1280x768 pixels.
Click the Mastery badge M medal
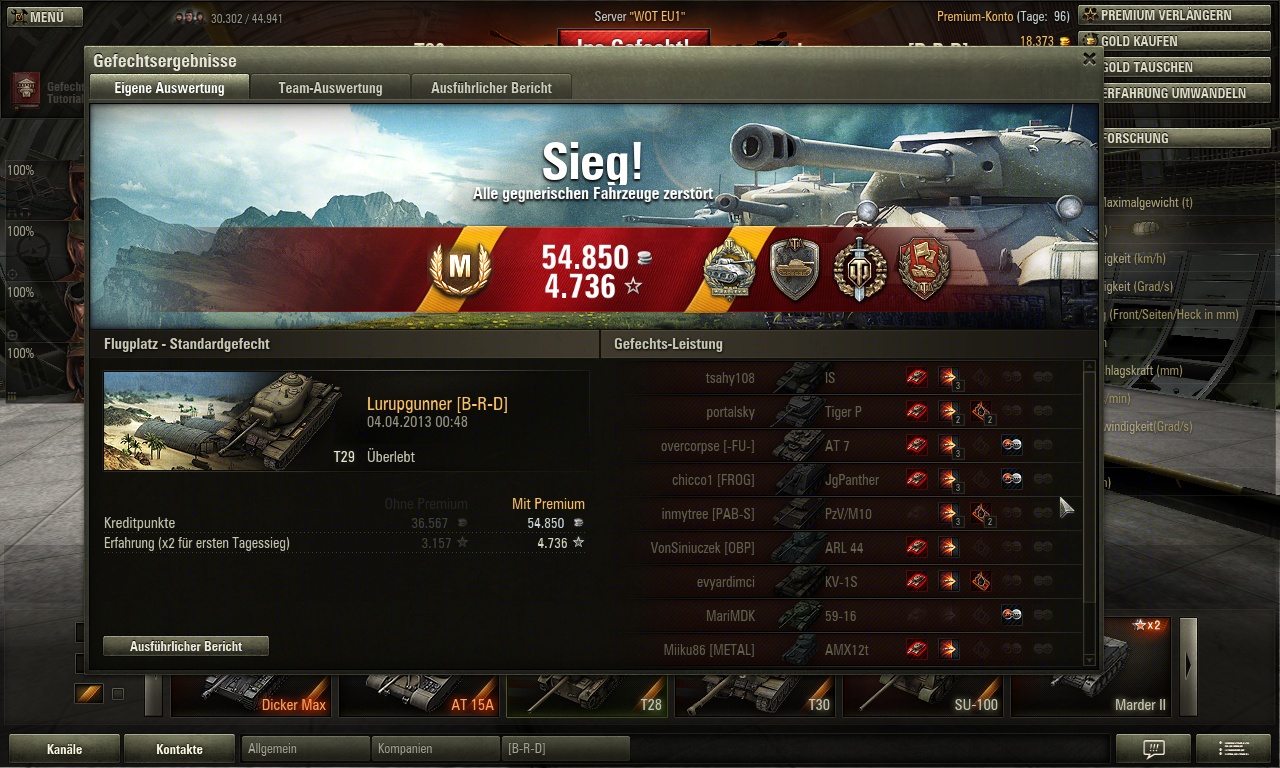pos(459,268)
